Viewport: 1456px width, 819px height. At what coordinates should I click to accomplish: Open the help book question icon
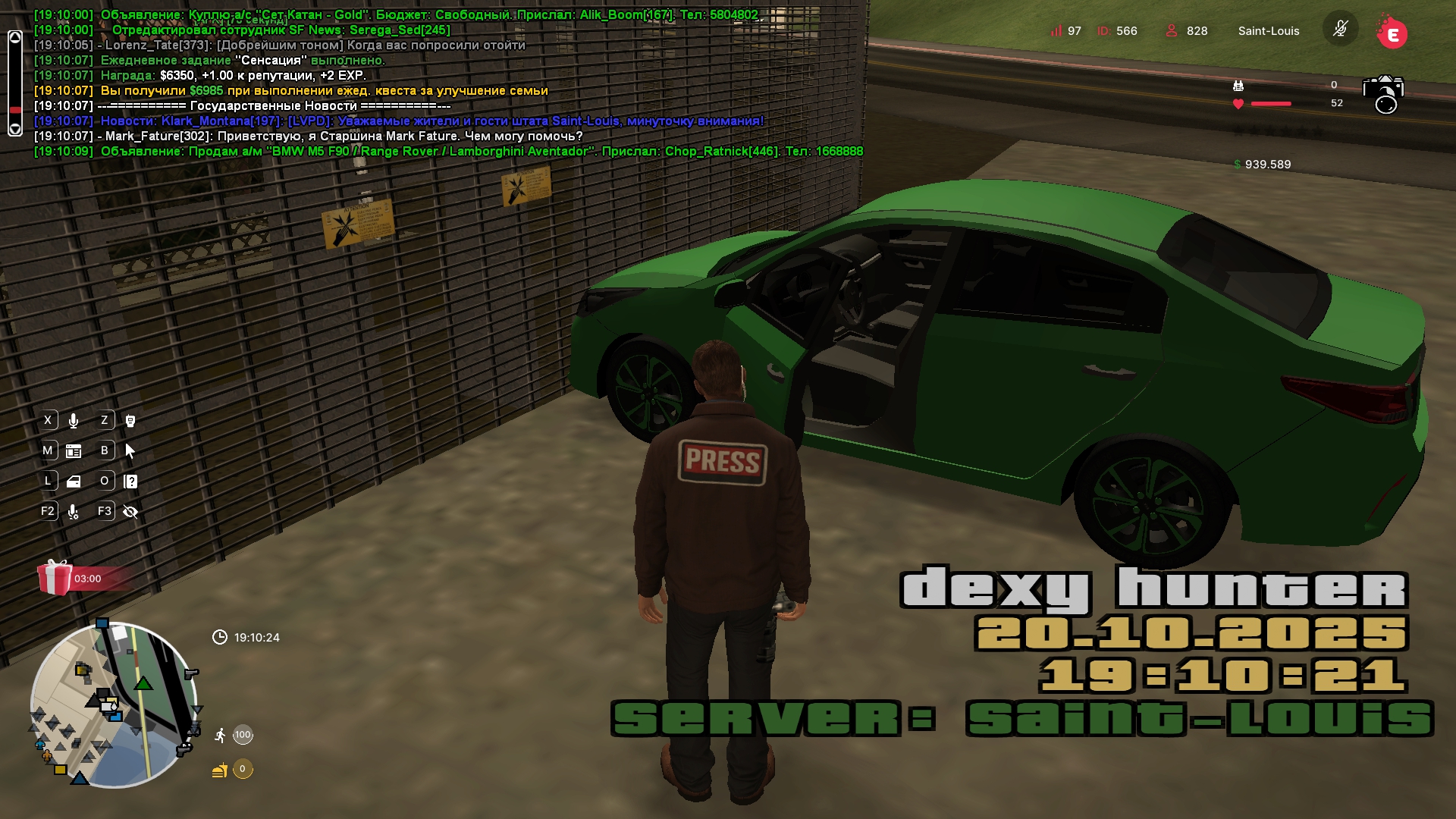130,482
